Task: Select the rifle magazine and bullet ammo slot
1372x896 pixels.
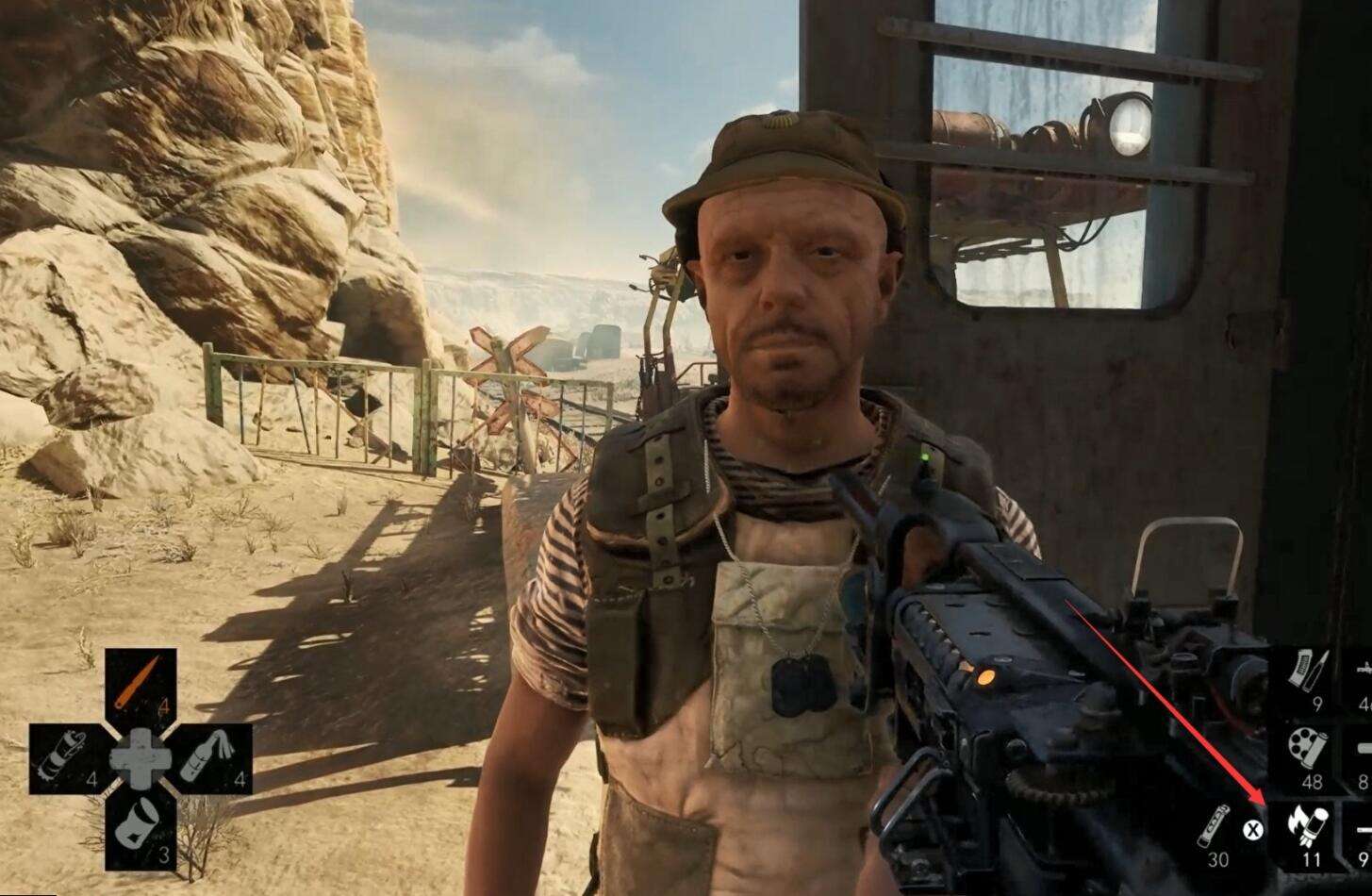Action: point(1312,675)
